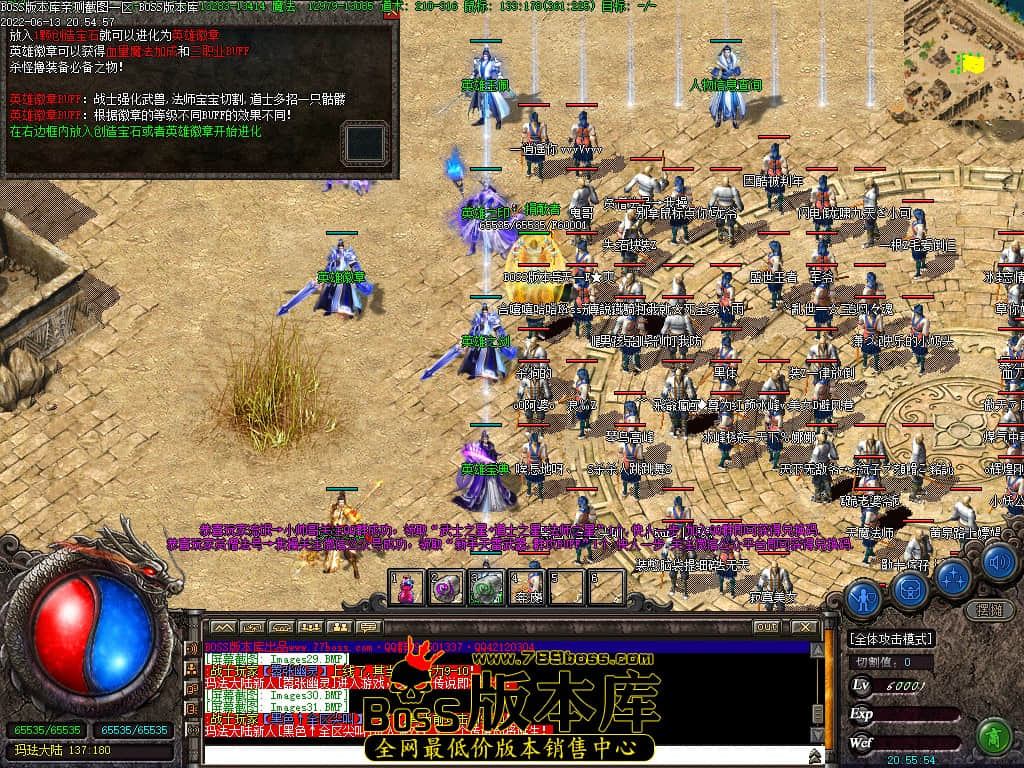This screenshot has width=1024, height=768.
Task: Open the skills sparkle round button
Action: click(x=952, y=576)
